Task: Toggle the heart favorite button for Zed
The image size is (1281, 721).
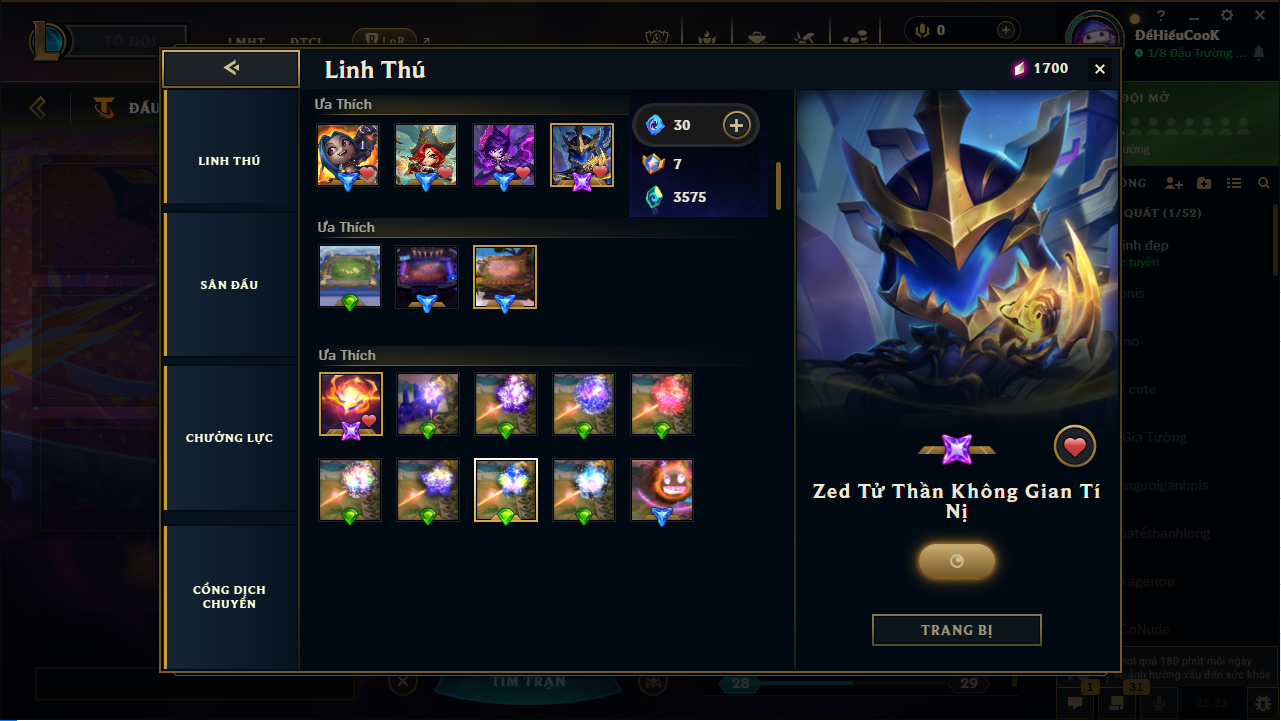Action: 1075,447
